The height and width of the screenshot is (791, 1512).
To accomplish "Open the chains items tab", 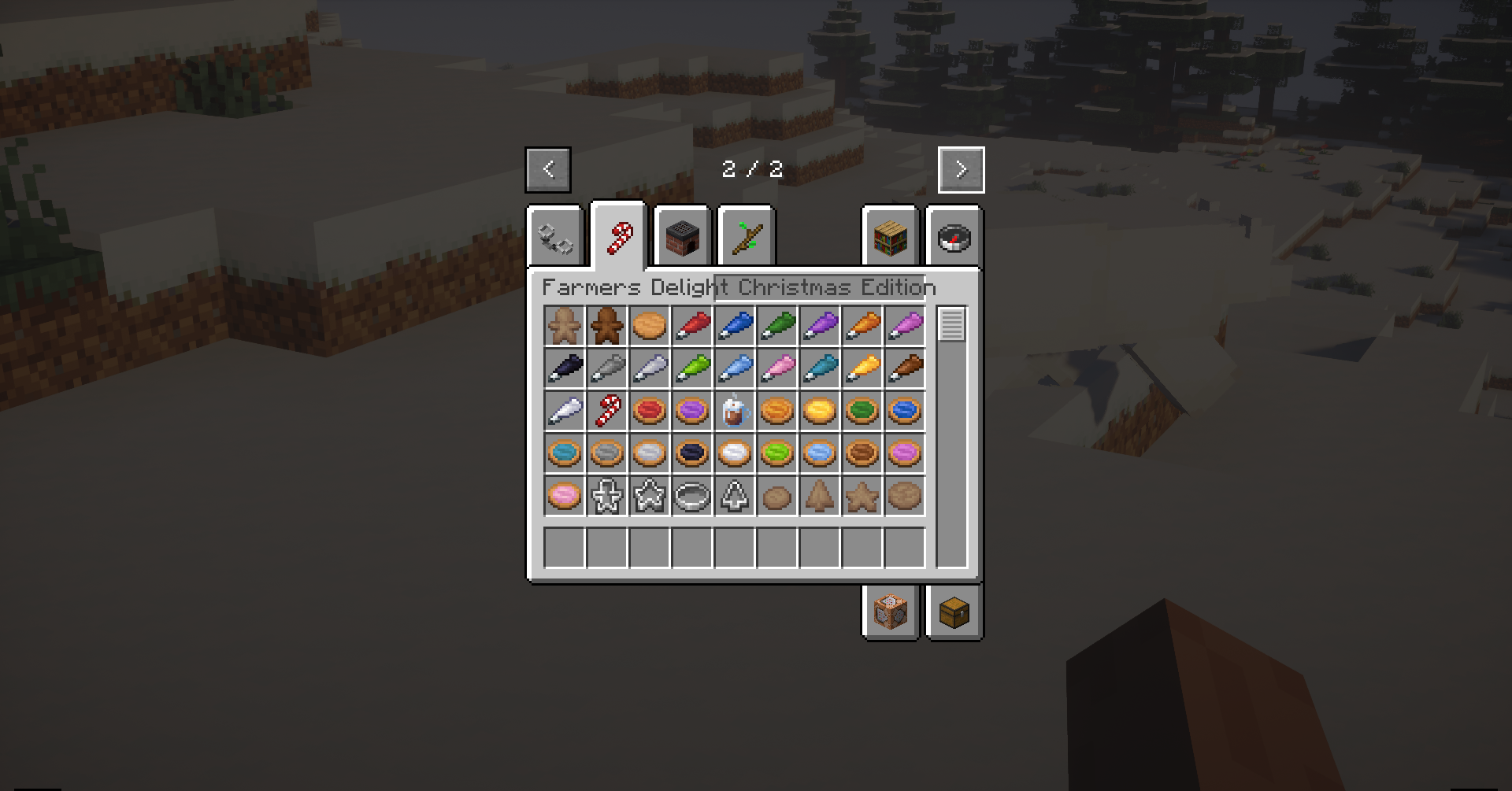I will pyautogui.click(x=554, y=238).
